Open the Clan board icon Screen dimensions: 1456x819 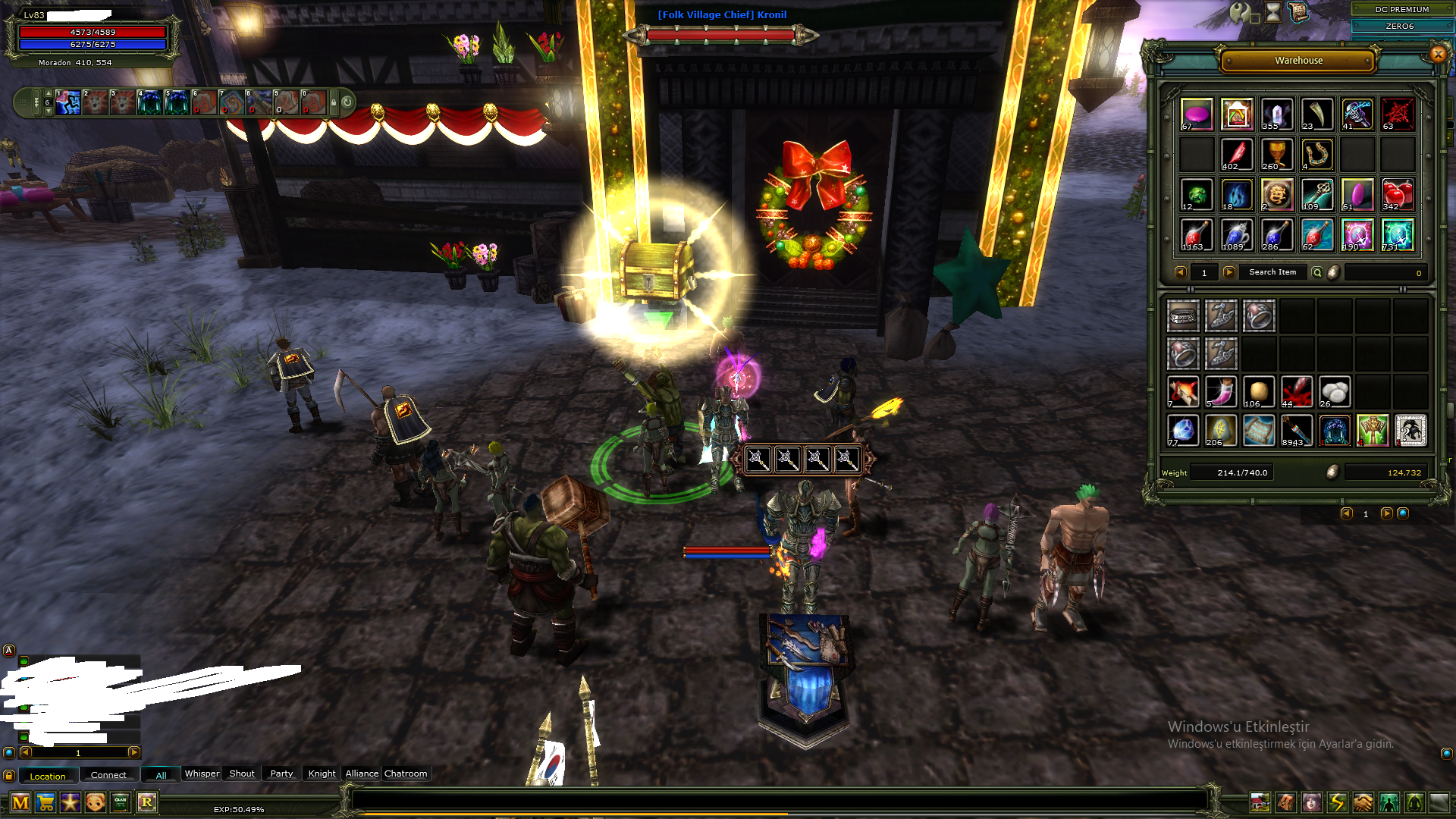point(121,802)
